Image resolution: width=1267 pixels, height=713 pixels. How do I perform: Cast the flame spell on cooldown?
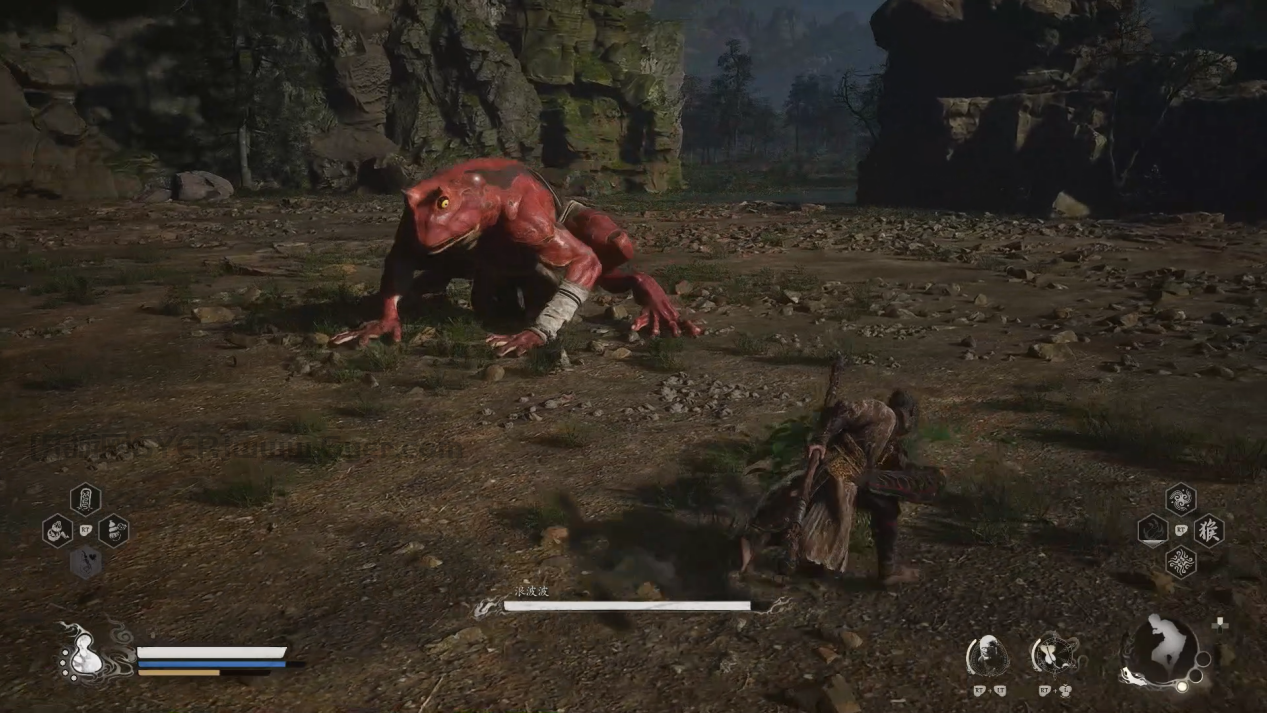point(1153,530)
